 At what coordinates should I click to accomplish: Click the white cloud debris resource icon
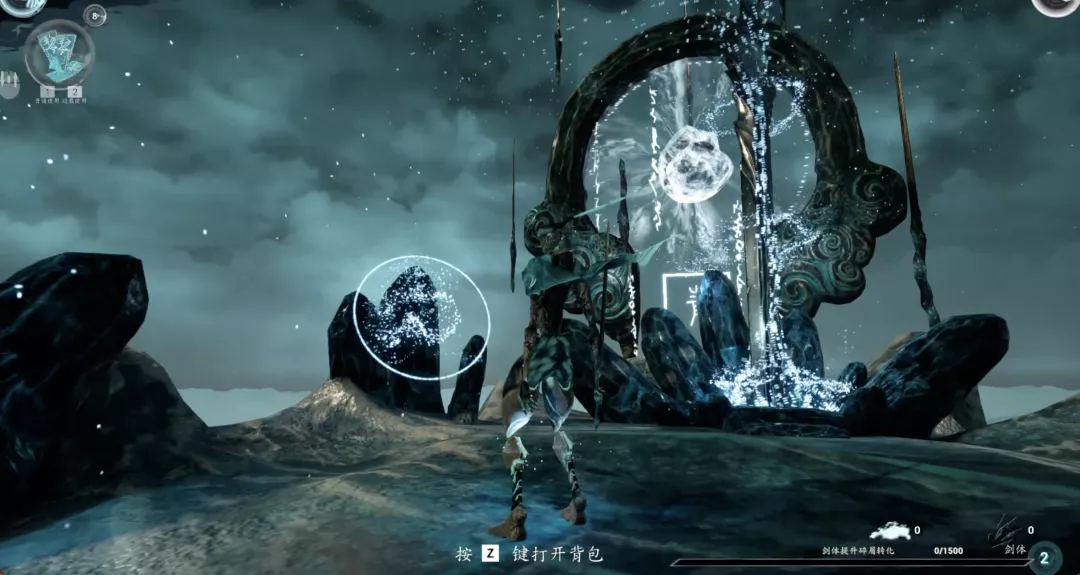pos(889,532)
